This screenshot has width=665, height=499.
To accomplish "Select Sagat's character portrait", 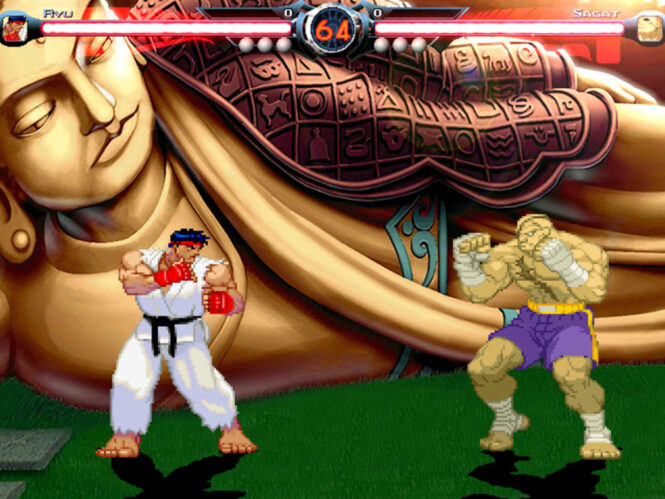I will point(650,28).
